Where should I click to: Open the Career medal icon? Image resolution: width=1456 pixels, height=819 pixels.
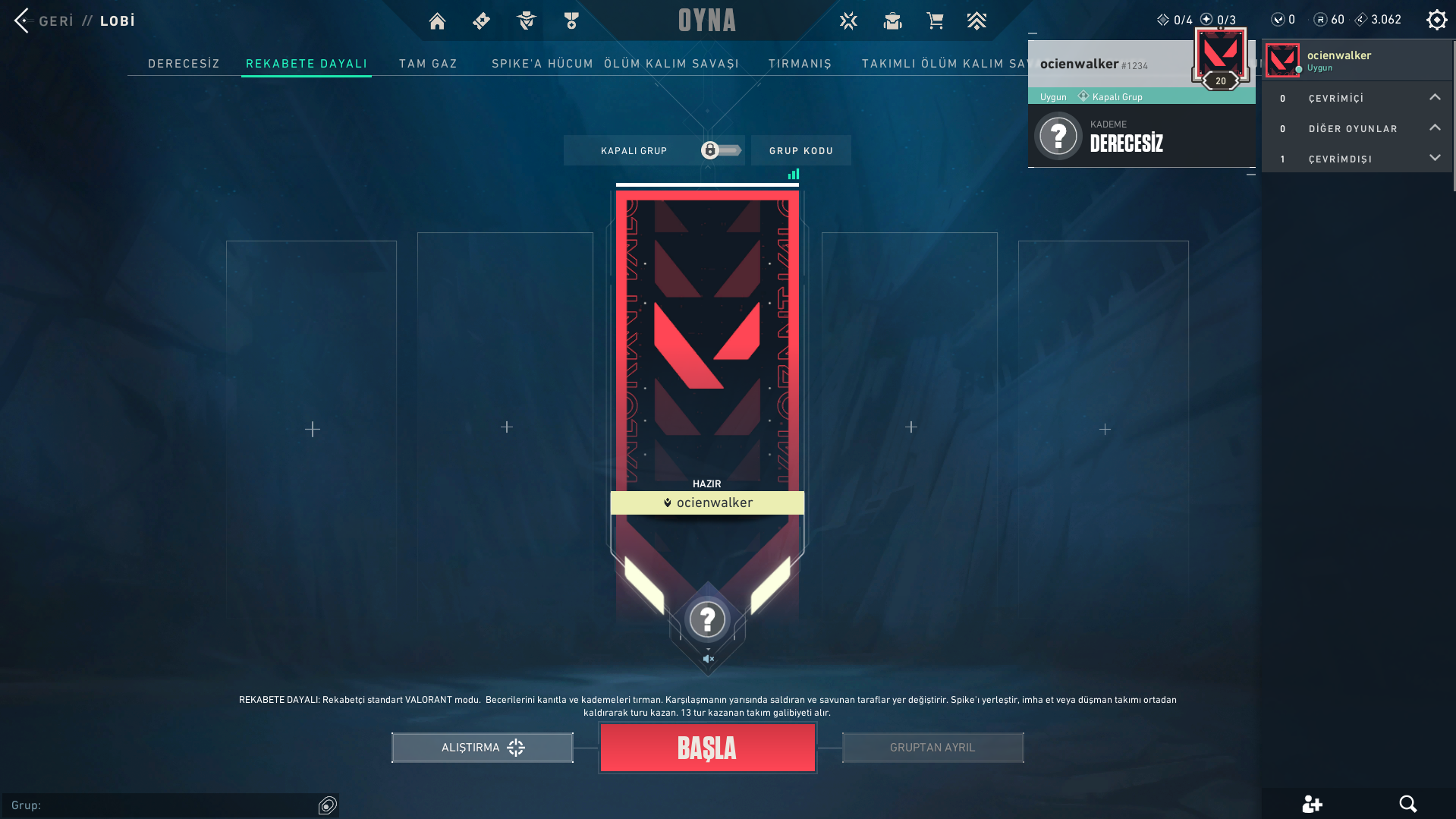pos(571,20)
